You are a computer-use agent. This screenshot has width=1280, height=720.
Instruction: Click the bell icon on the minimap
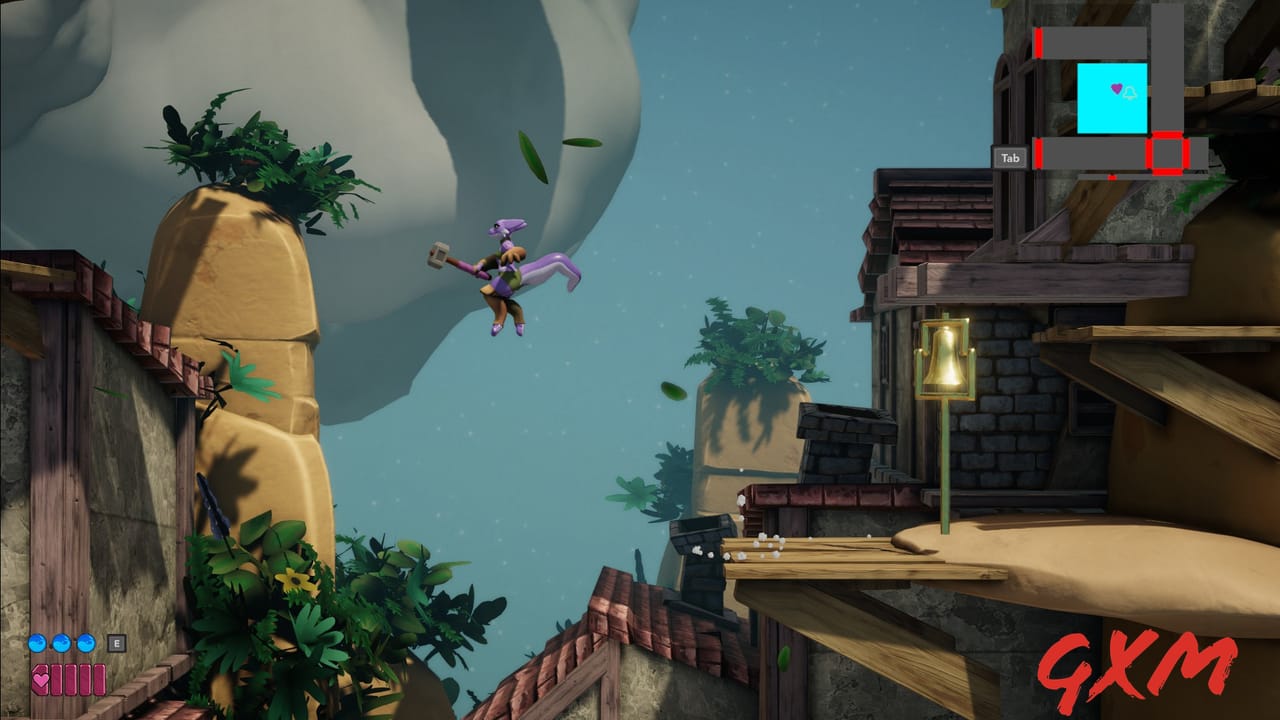tap(1130, 92)
